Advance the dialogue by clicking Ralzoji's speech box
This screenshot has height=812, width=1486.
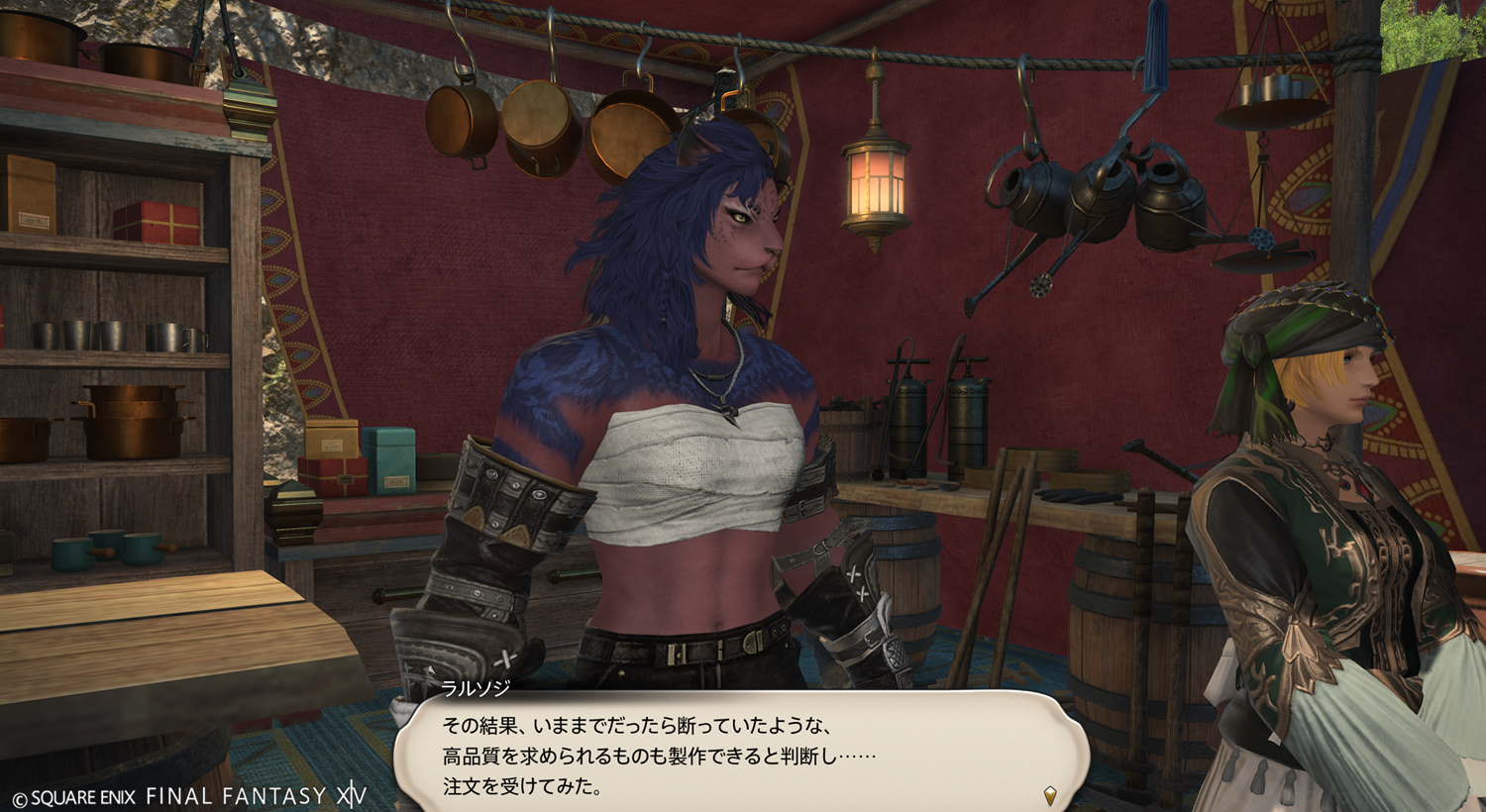741,755
